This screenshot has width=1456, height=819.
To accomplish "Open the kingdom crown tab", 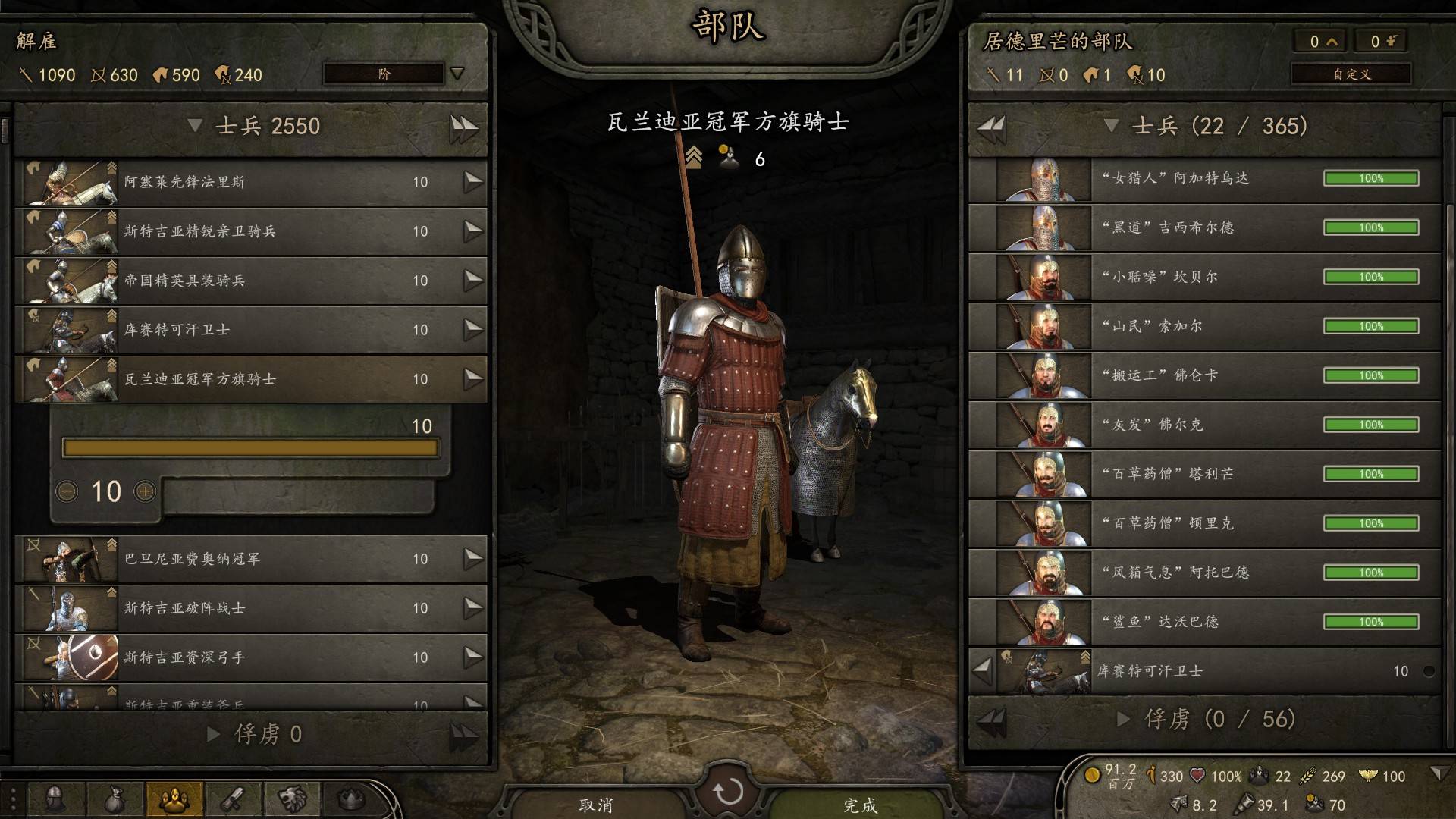I will click(x=350, y=799).
